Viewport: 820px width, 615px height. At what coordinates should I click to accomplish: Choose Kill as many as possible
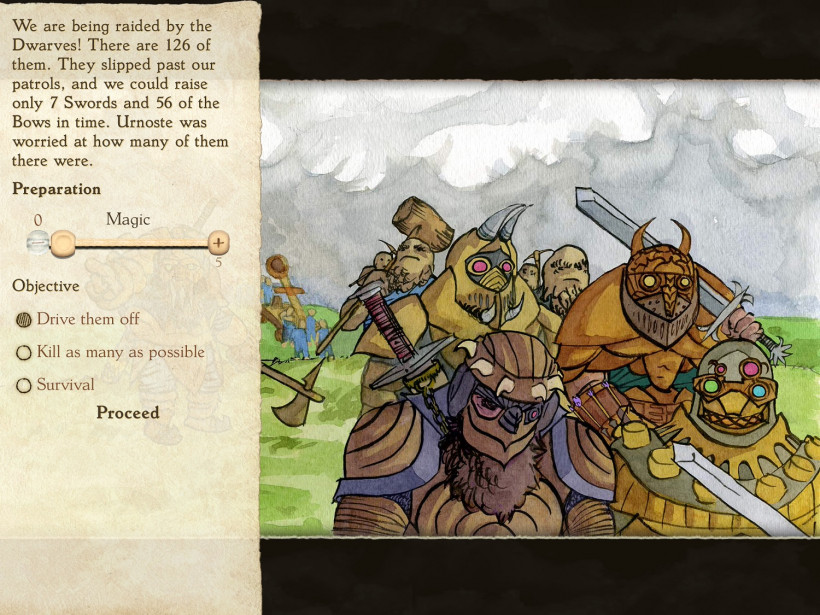(x=25, y=353)
